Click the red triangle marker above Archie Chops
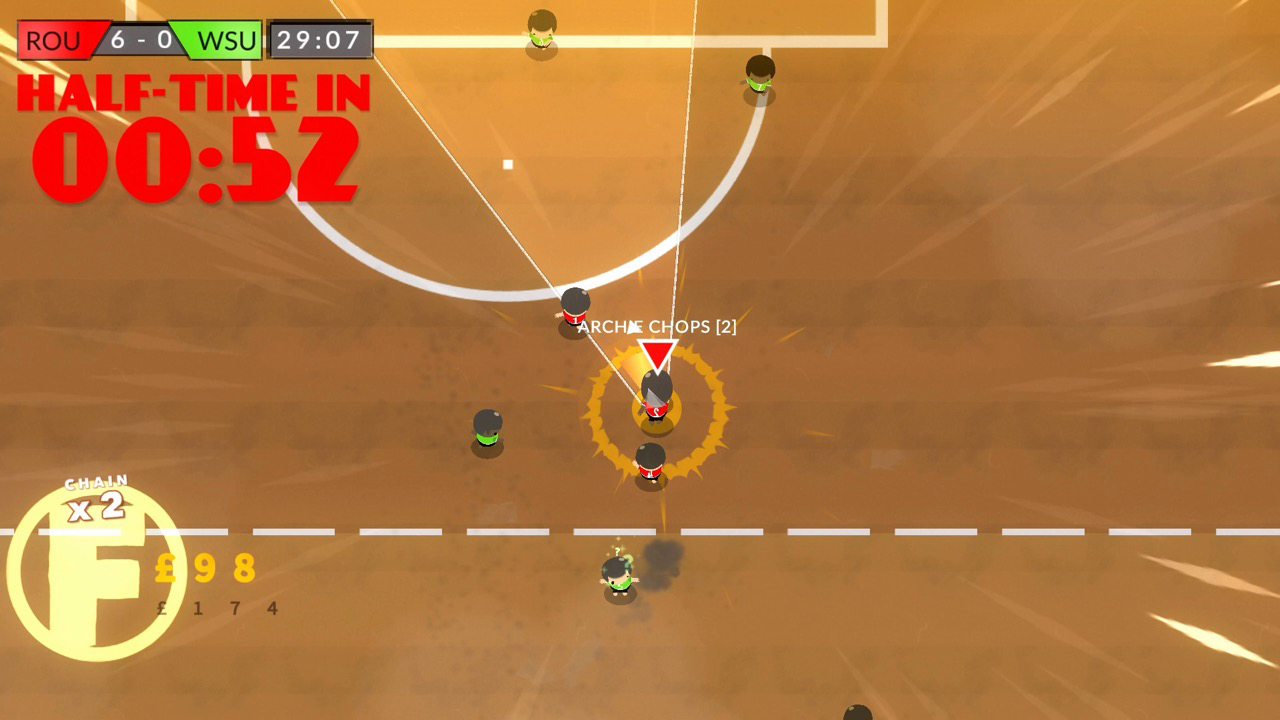Image resolution: width=1280 pixels, height=720 pixels. click(x=656, y=352)
